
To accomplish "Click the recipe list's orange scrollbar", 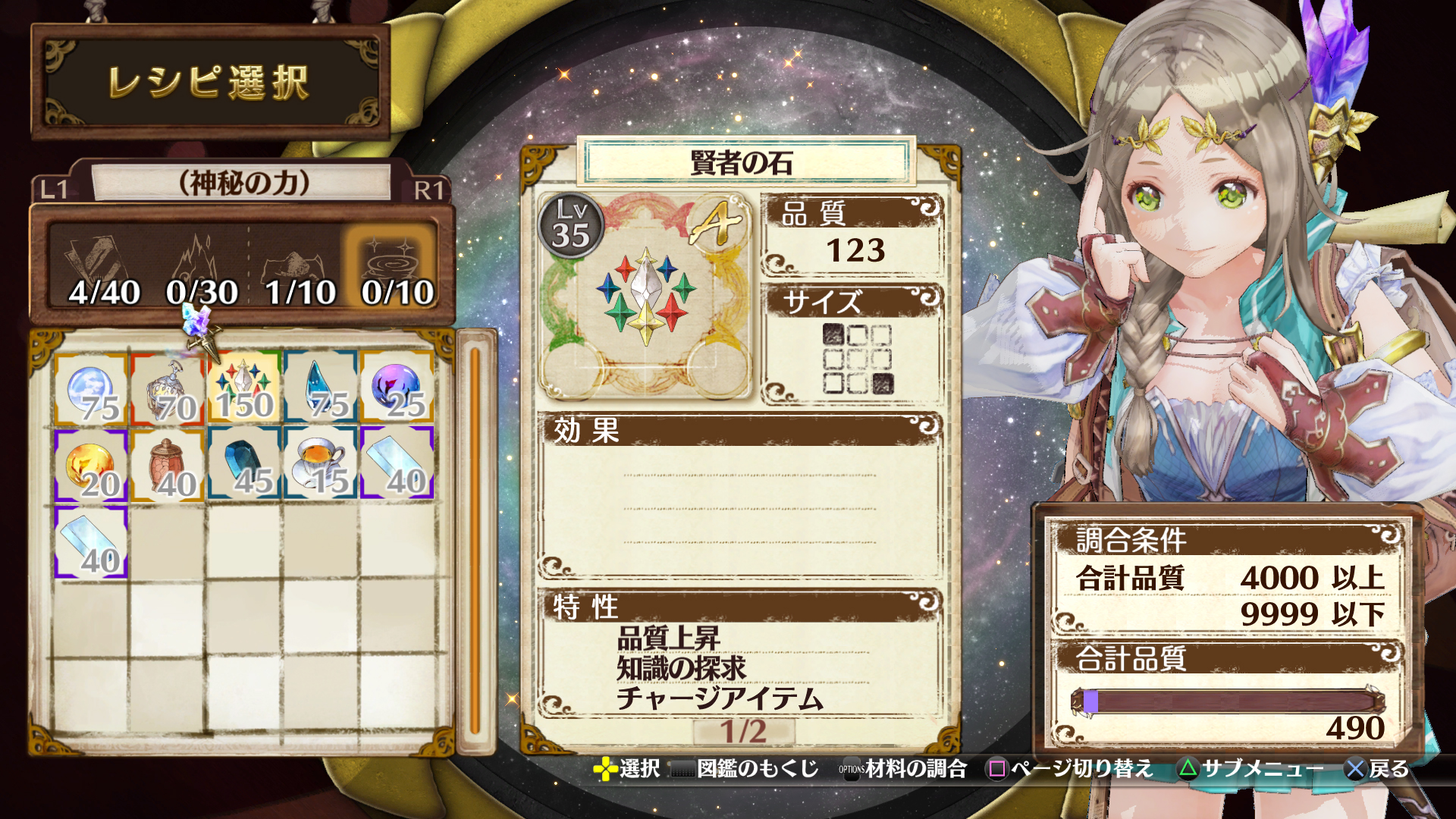I will 475,540.
